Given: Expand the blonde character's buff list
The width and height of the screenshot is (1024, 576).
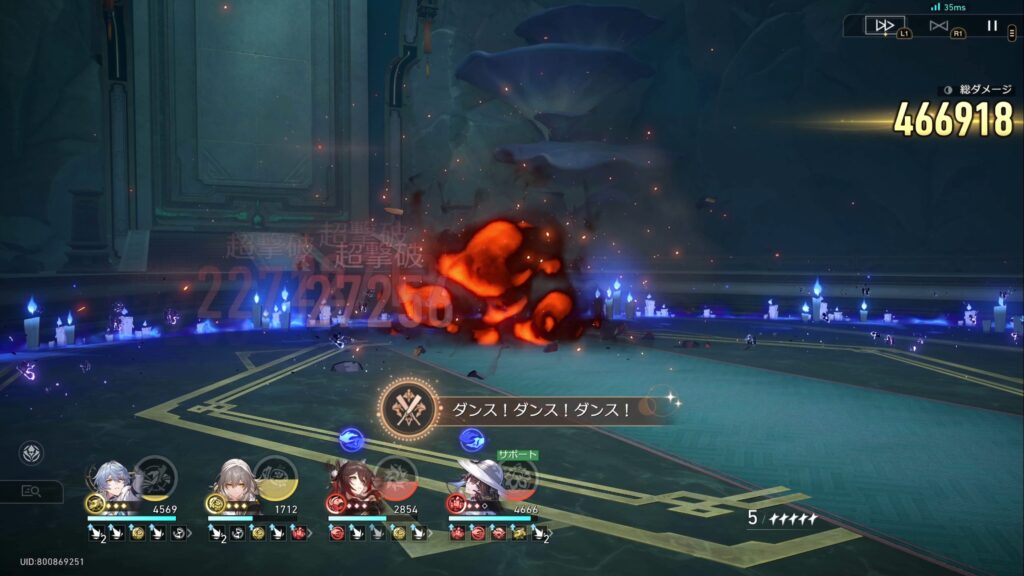Looking at the screenshot, I should (312, 534).
